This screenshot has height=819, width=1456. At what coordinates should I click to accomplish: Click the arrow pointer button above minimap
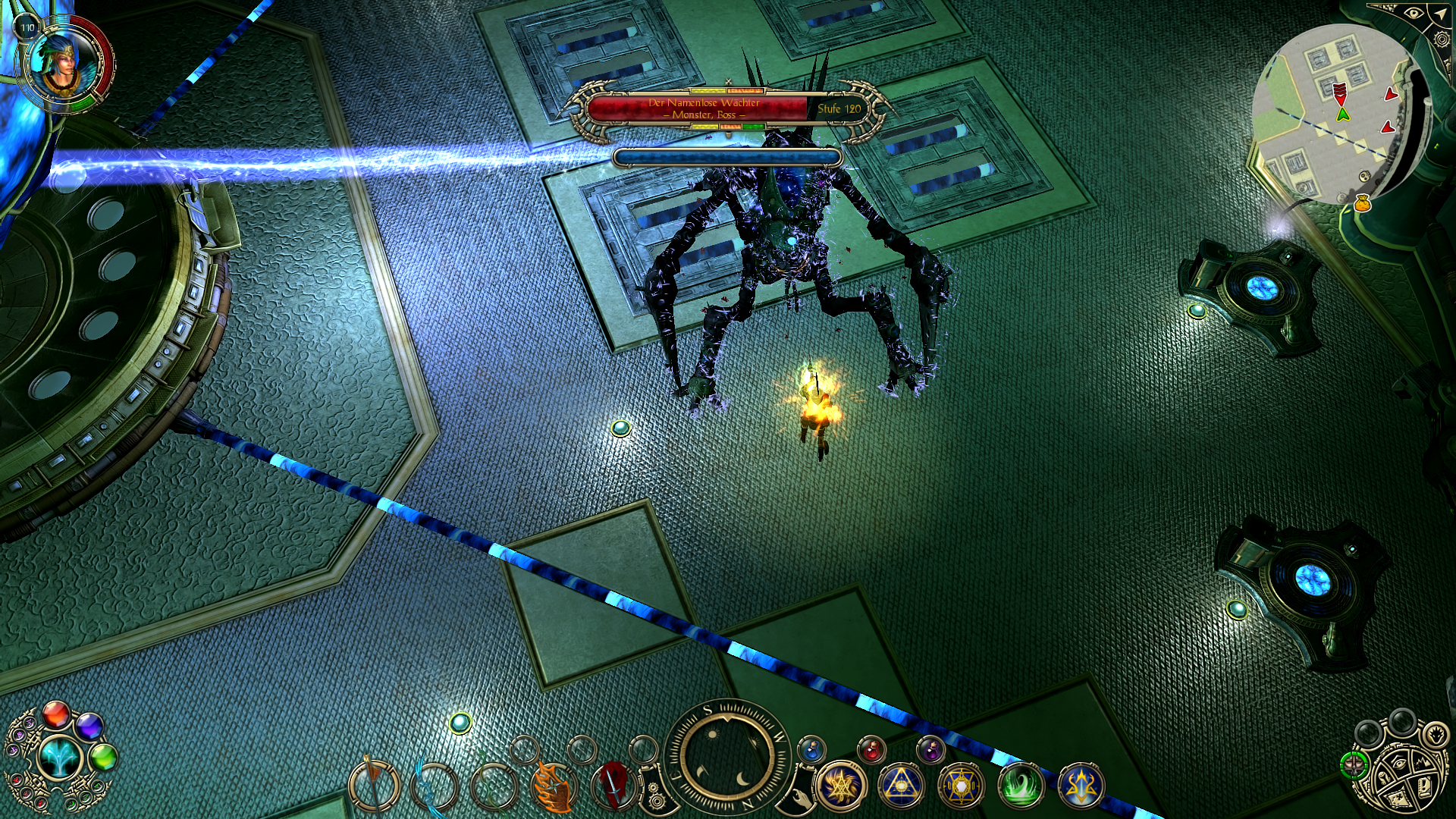[x=1439, y=13]
